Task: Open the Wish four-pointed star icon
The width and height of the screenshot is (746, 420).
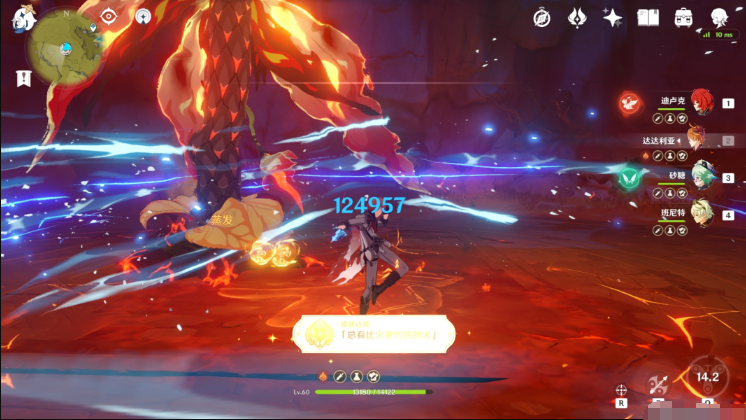Action: (612, 17)
